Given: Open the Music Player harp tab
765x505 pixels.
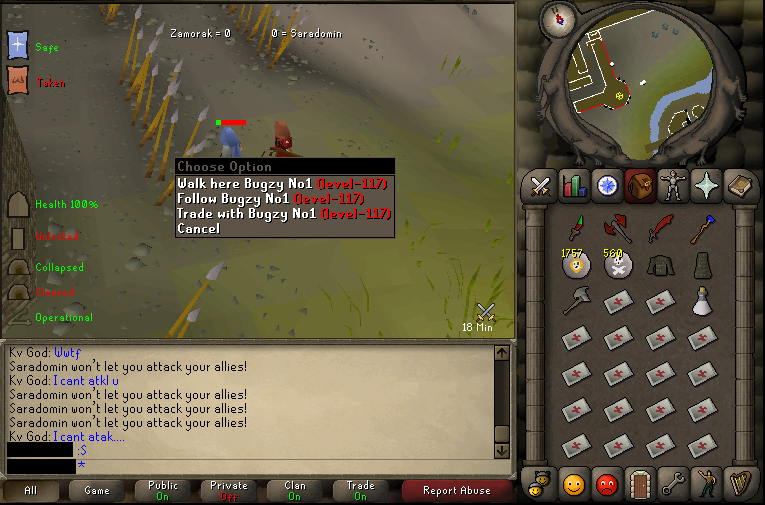Looking at the screenshot, I should click(738, 484).
